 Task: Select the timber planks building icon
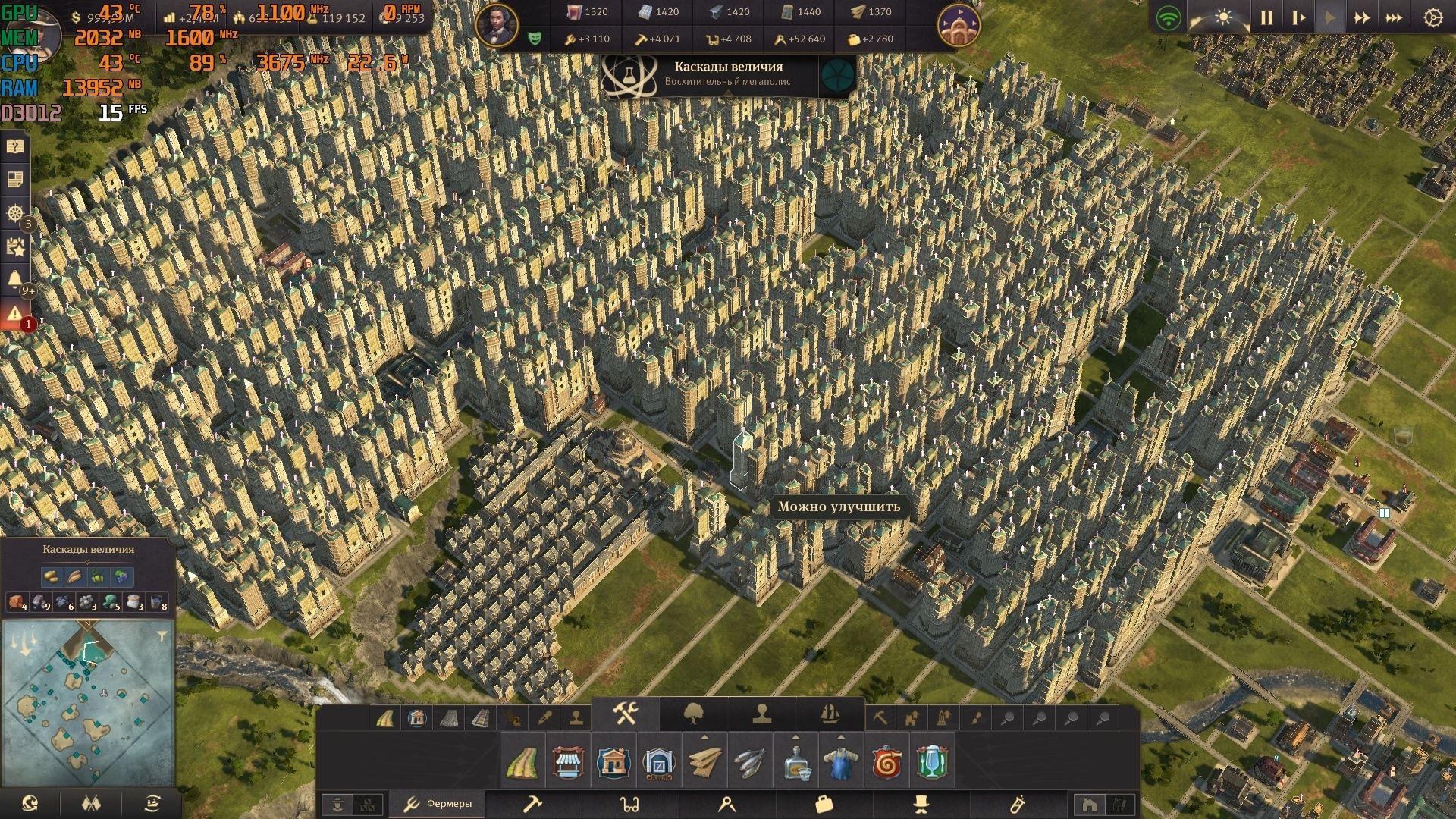click(x=704, y=761)
